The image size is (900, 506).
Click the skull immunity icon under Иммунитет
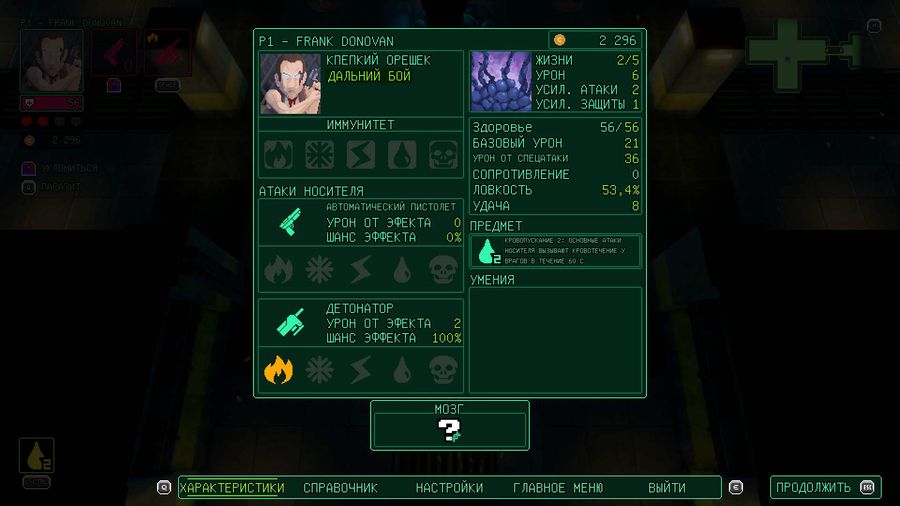tap(443, 155)
